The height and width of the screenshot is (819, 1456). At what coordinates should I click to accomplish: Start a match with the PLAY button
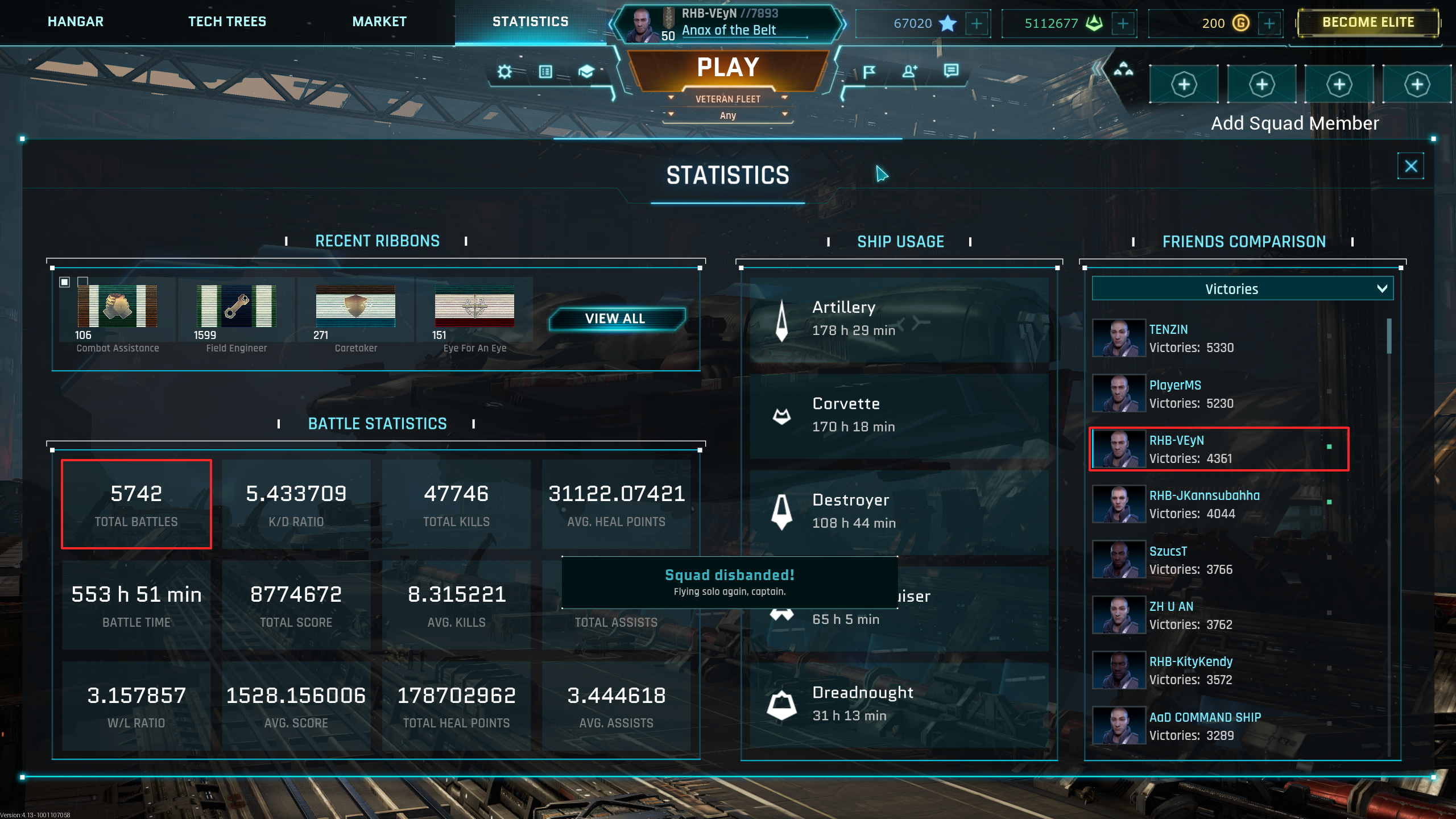(728, 68)
